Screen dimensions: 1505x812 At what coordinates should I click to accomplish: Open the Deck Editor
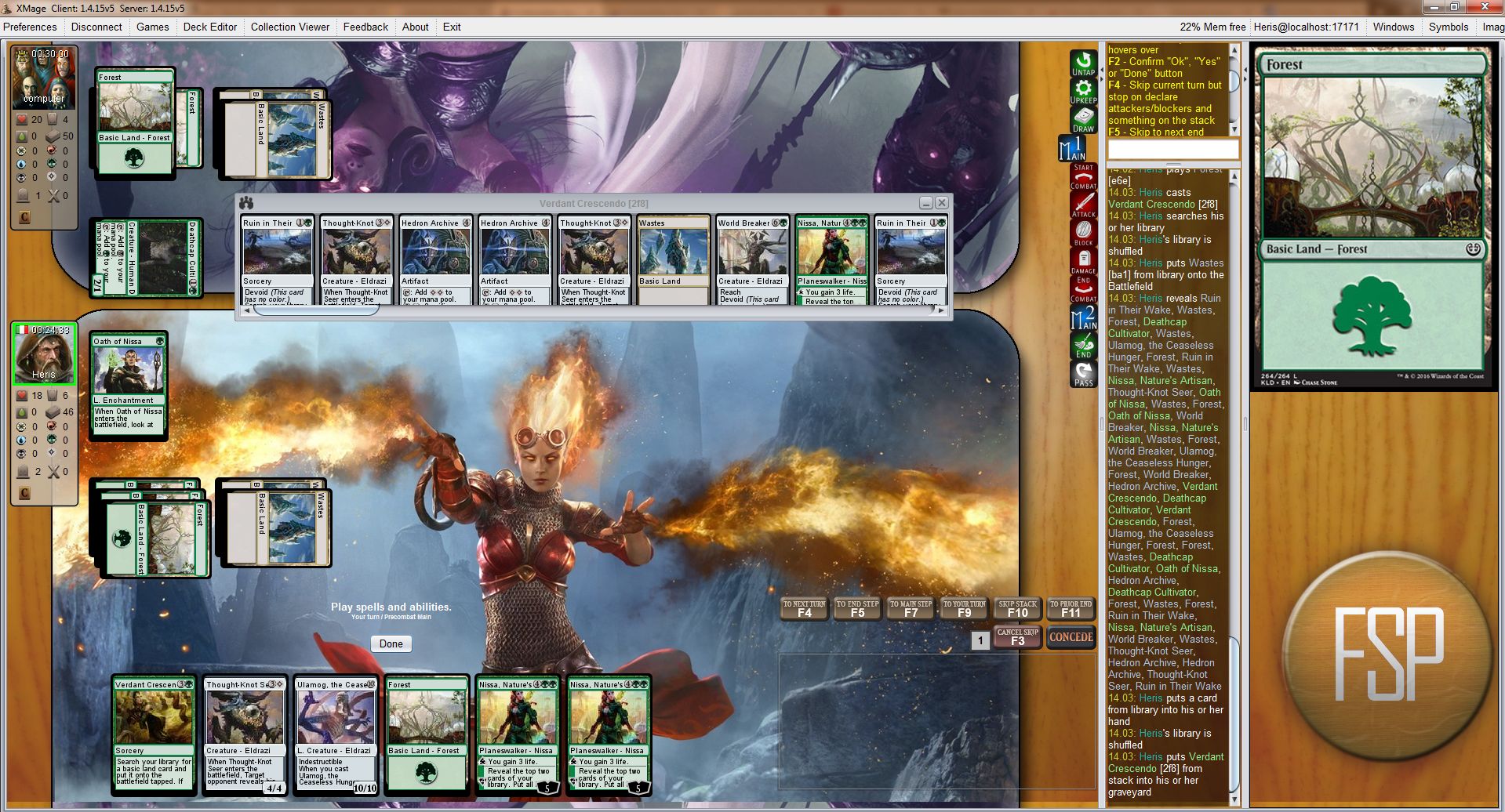tap(209, 27)
